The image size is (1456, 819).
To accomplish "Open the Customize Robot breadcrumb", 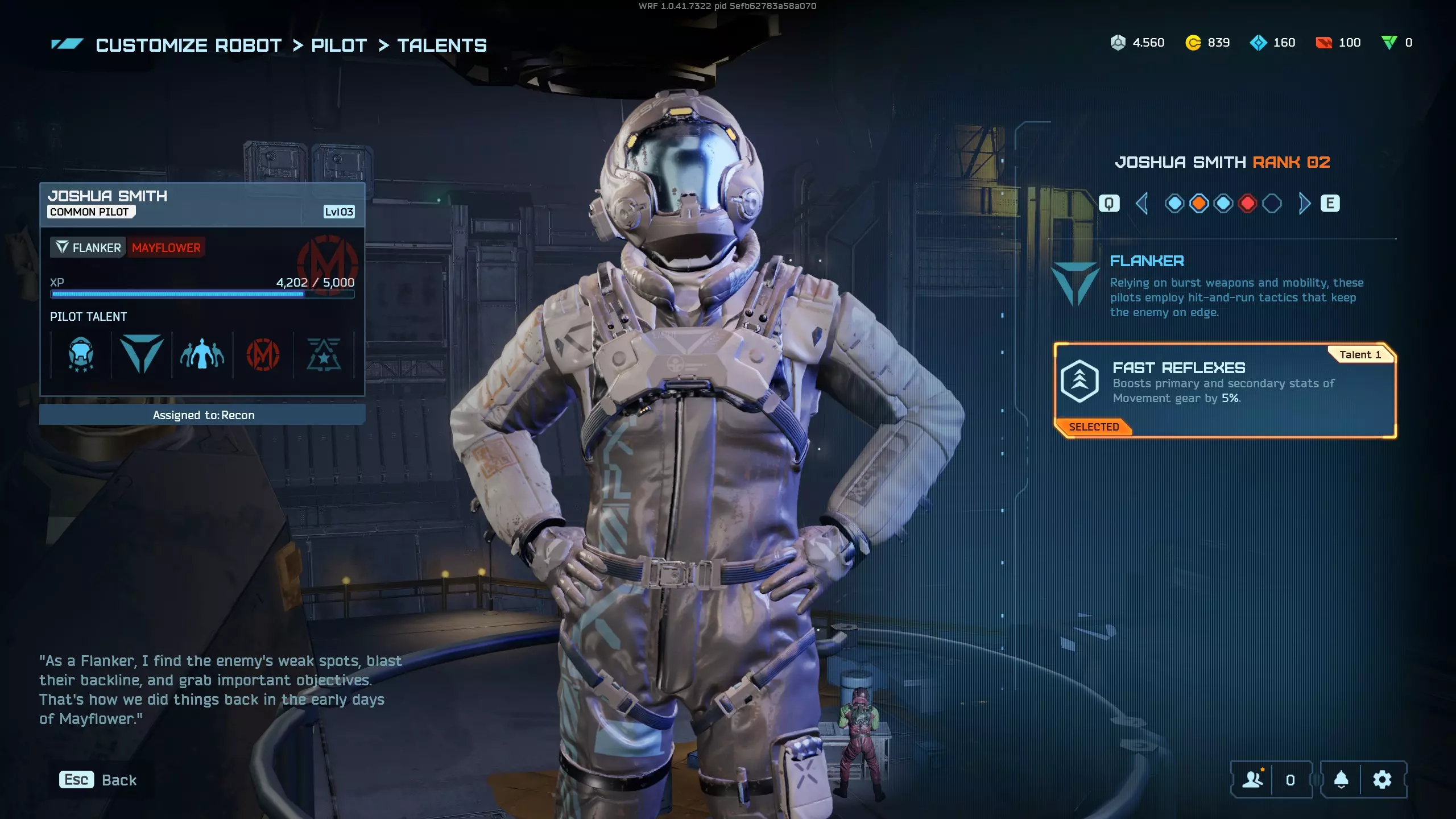I will pyautogui.click(x=188, y=45).
